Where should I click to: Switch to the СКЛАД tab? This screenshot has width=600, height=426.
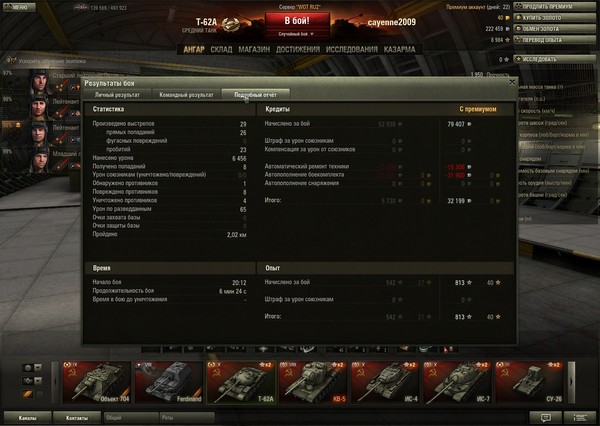[x=222, y=48]
